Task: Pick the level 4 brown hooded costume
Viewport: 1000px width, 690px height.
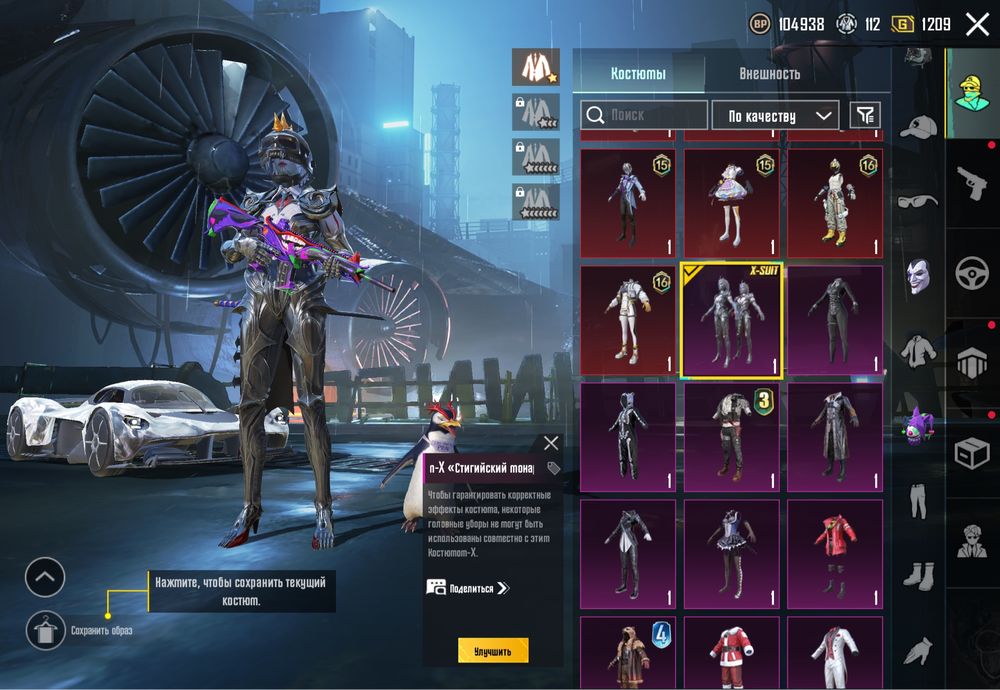Action: pyautogui.click(x=628, y=652)
